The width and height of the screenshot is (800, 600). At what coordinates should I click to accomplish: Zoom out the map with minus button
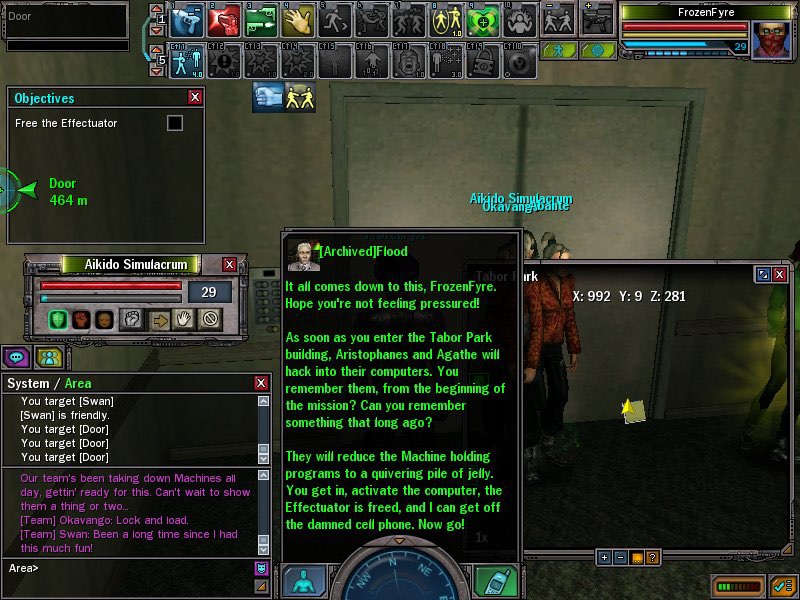620,557
